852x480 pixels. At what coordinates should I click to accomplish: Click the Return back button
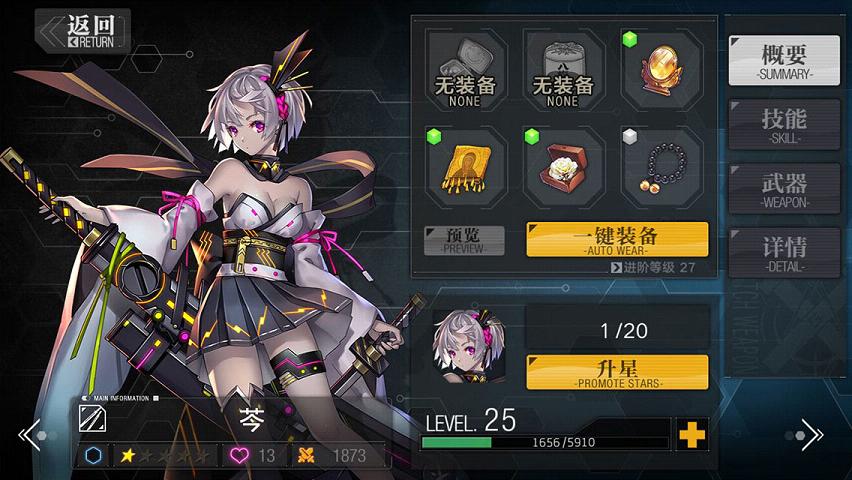click(x=83, y=30)
